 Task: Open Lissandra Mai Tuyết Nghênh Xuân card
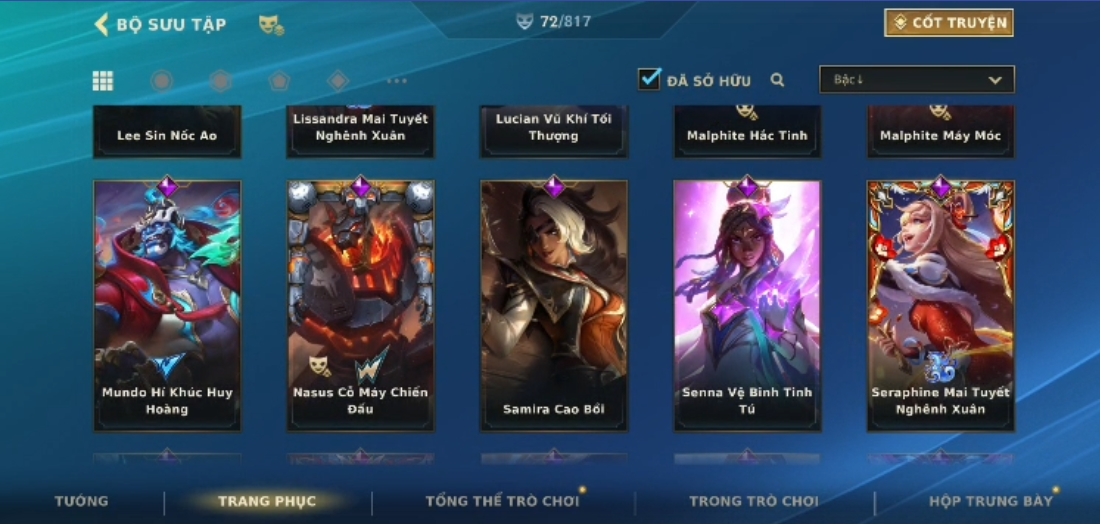coord(361,130)
